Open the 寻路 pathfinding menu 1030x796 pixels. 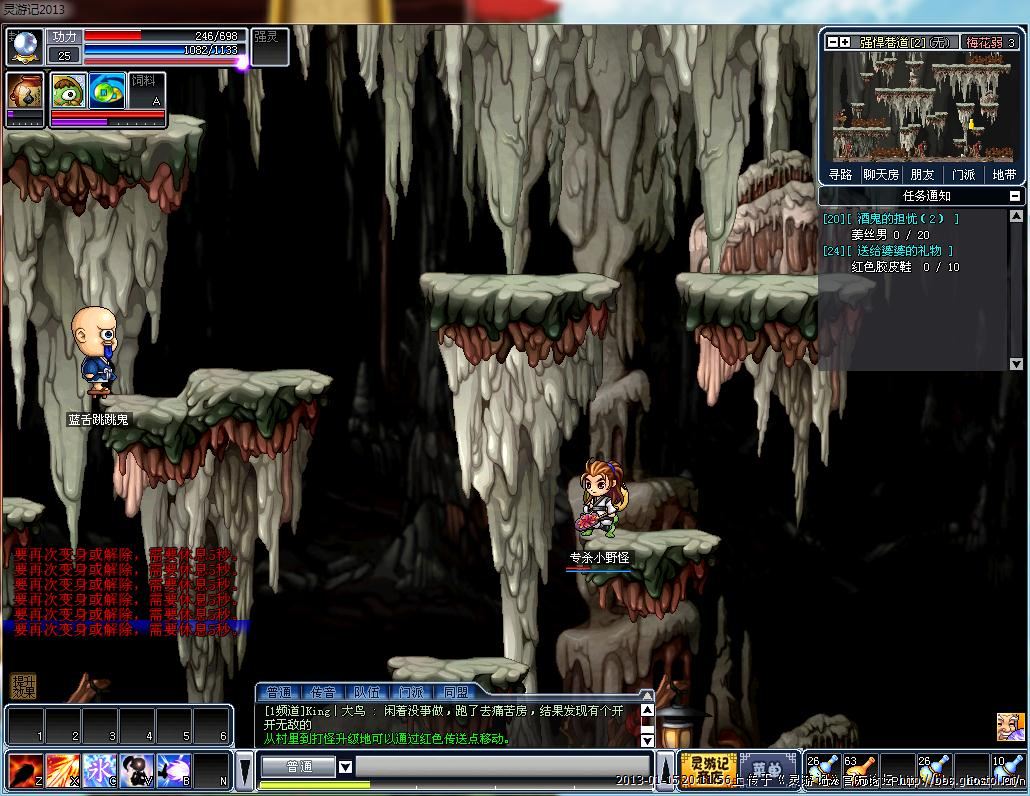(841, 174)
